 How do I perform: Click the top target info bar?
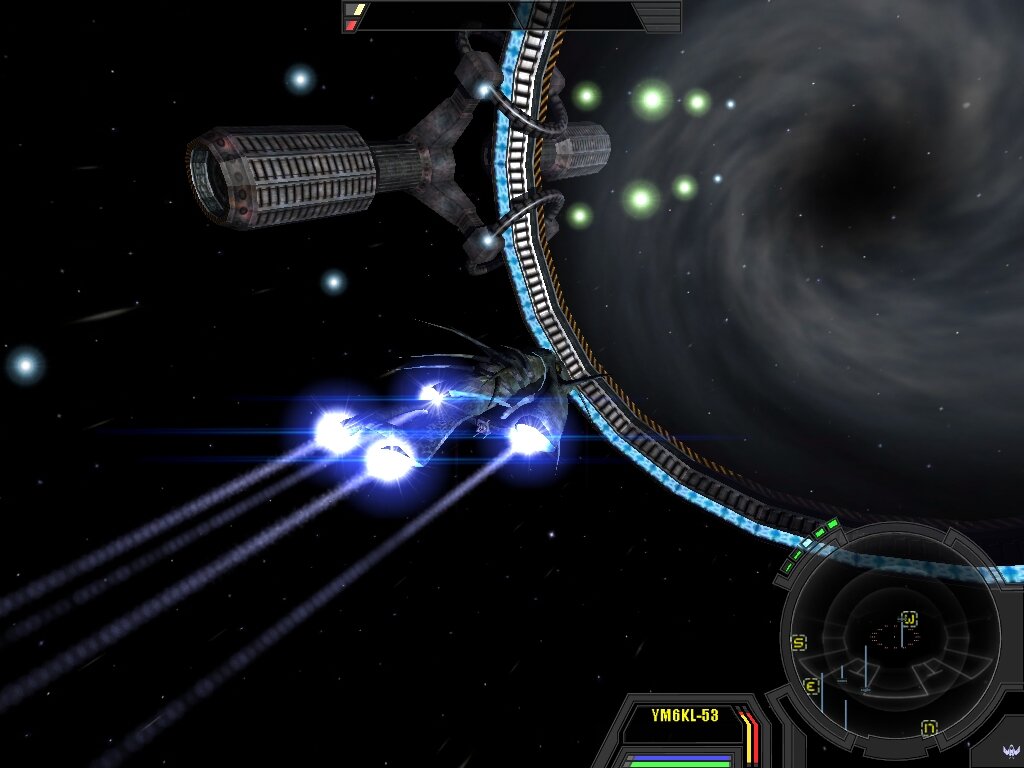pyautogui.click(x=511, y=16)
